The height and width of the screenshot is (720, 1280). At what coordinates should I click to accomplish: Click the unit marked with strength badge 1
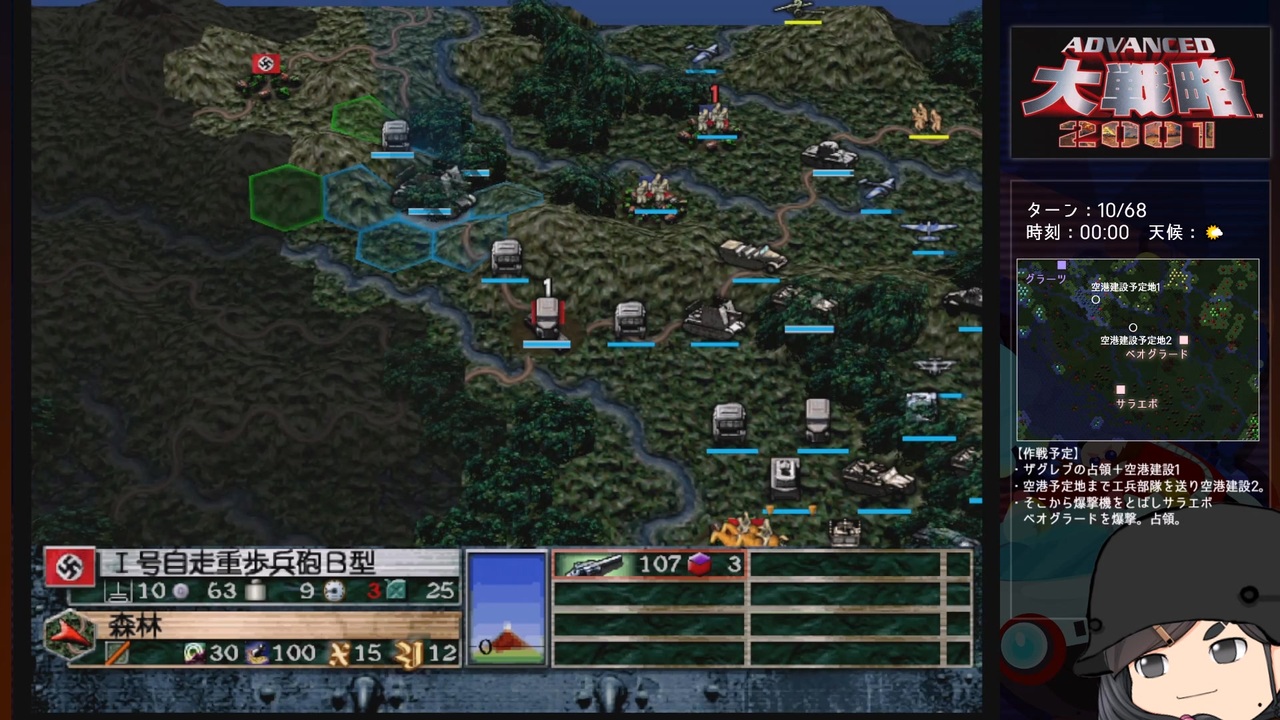[x=546, y=315]
